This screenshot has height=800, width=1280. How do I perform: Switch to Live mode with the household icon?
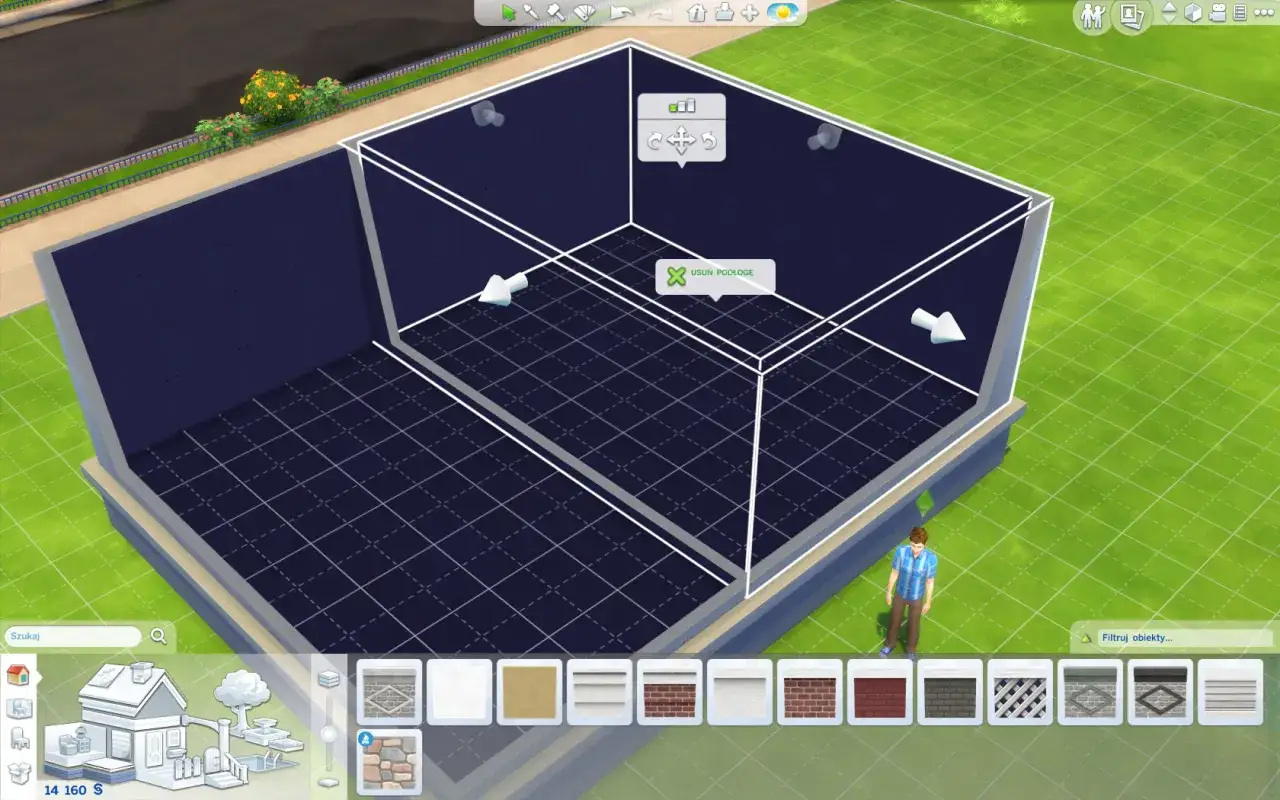pos(1093,14)
